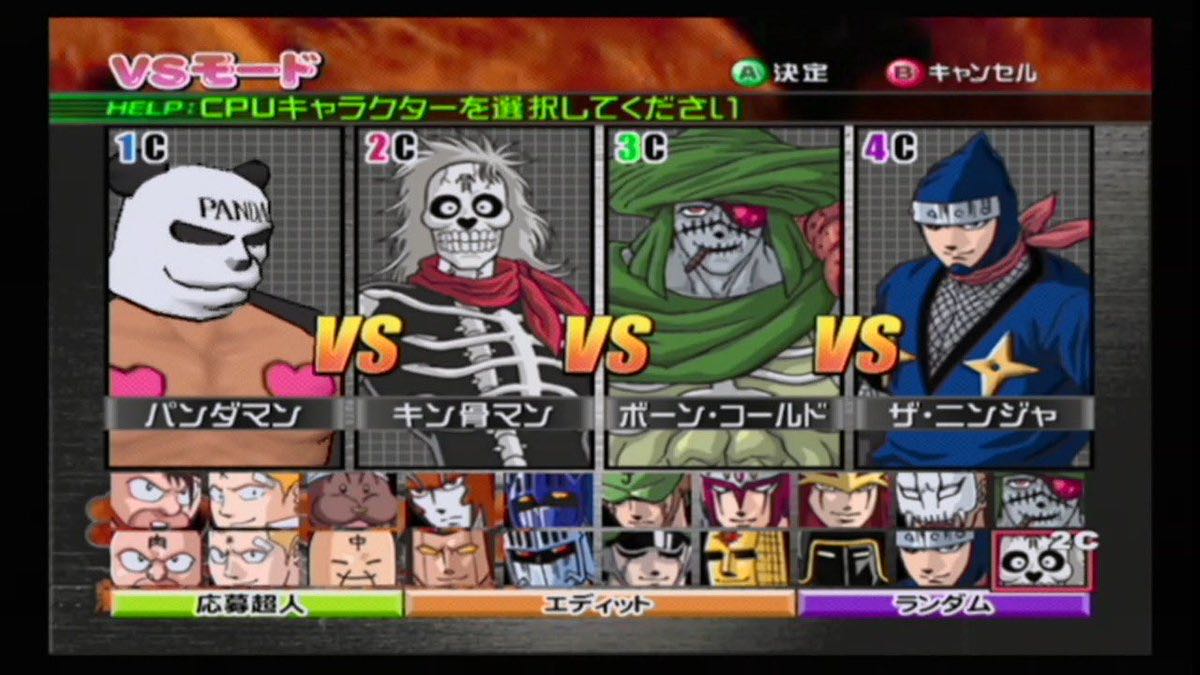Choose the ランダム random option

pos(941,603)
